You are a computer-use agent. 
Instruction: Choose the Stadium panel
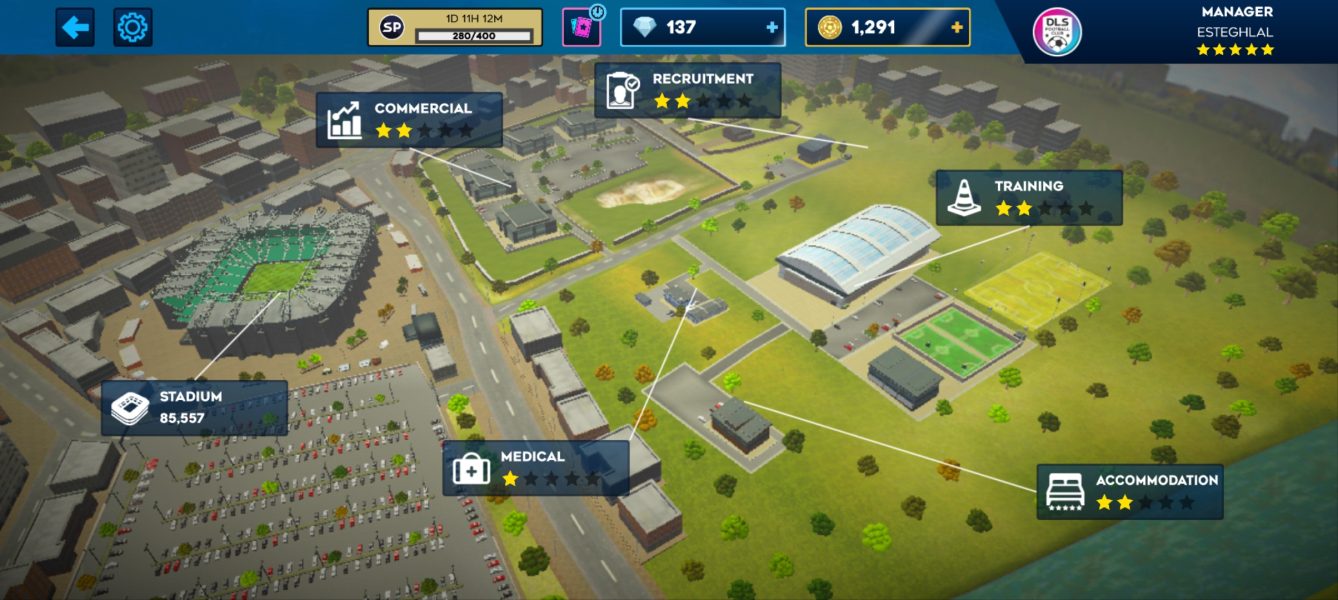pyautogui.click(x=194, y=407)
